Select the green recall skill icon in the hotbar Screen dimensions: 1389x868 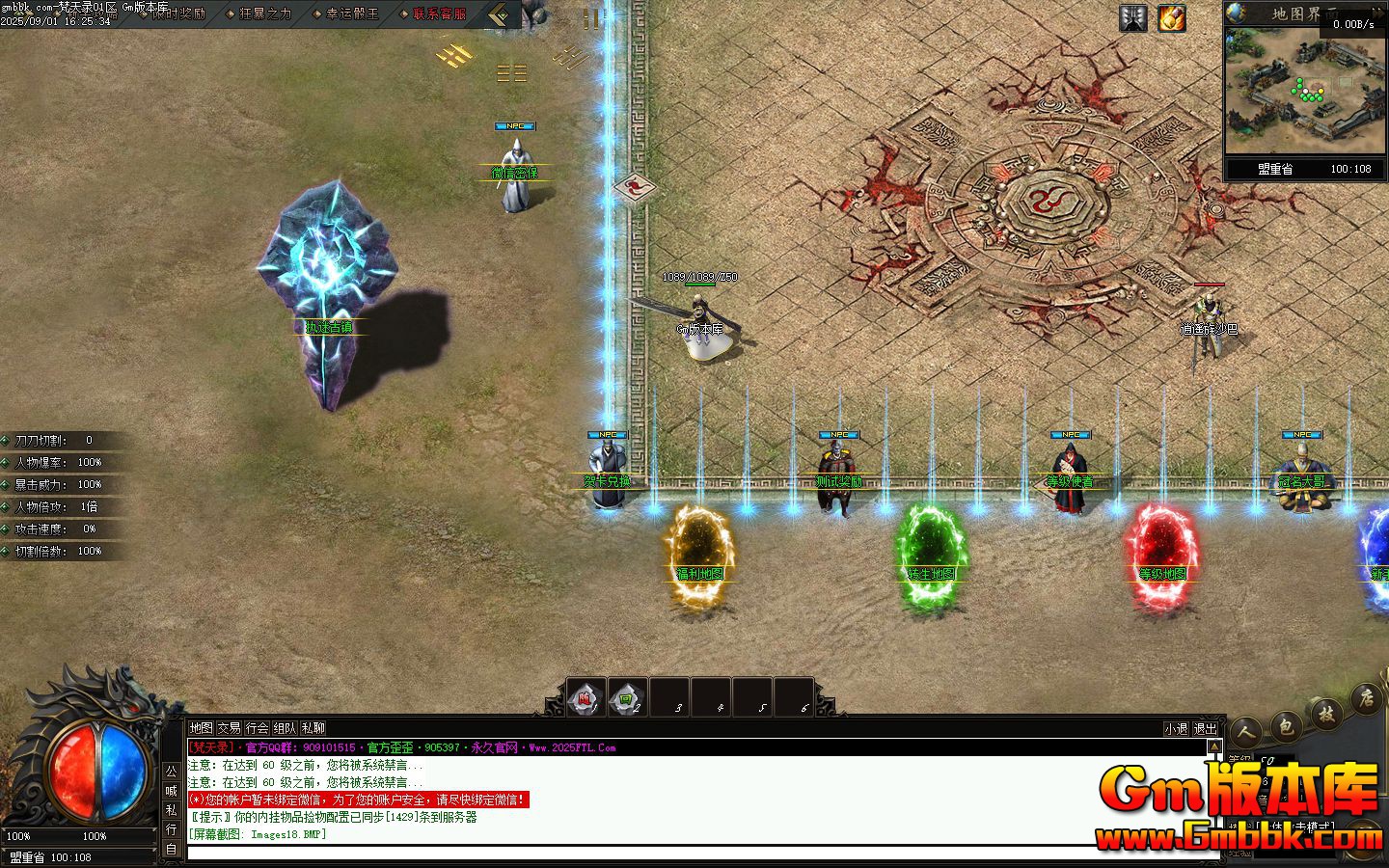[627, 696]
